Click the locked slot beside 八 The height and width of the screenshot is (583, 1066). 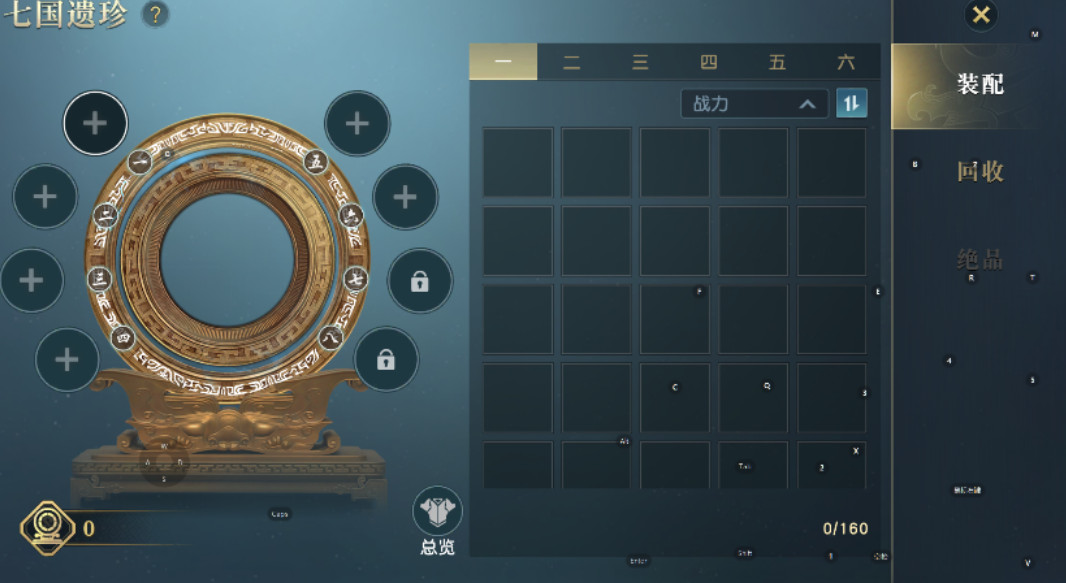click(x=386, y=360)
